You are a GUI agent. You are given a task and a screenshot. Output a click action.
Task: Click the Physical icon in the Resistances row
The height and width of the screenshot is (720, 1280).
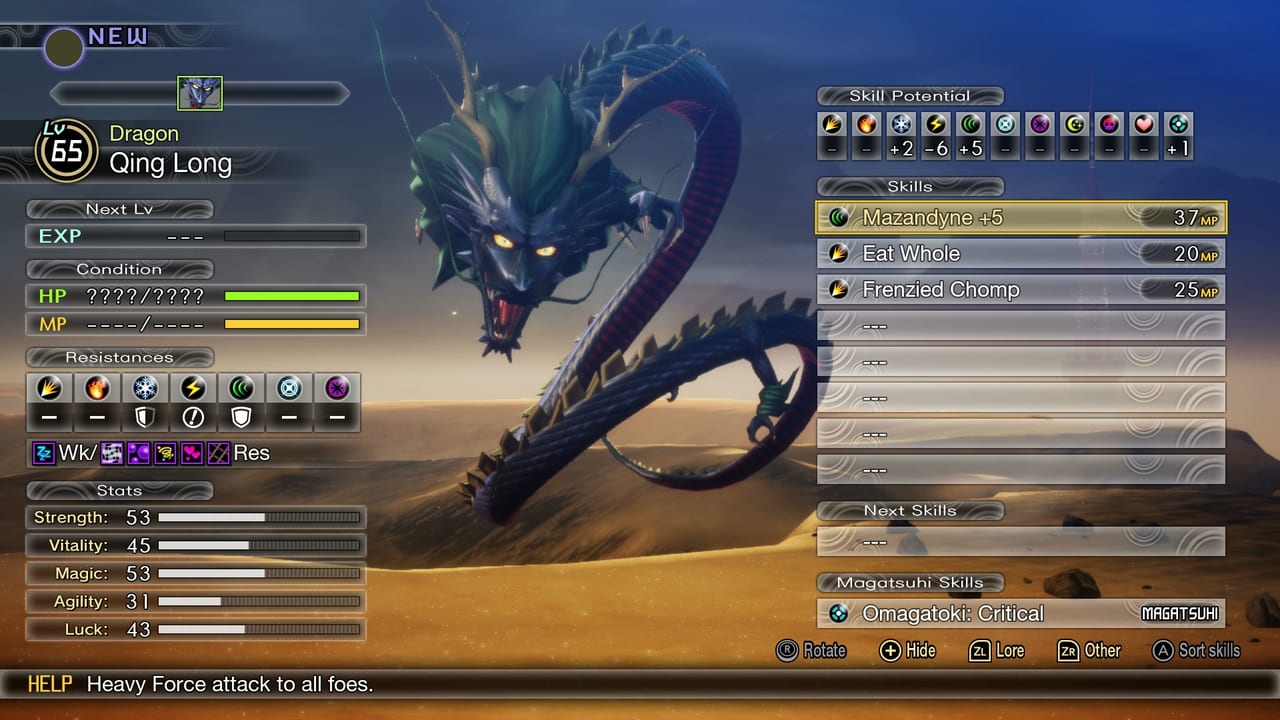pos(50,389)
